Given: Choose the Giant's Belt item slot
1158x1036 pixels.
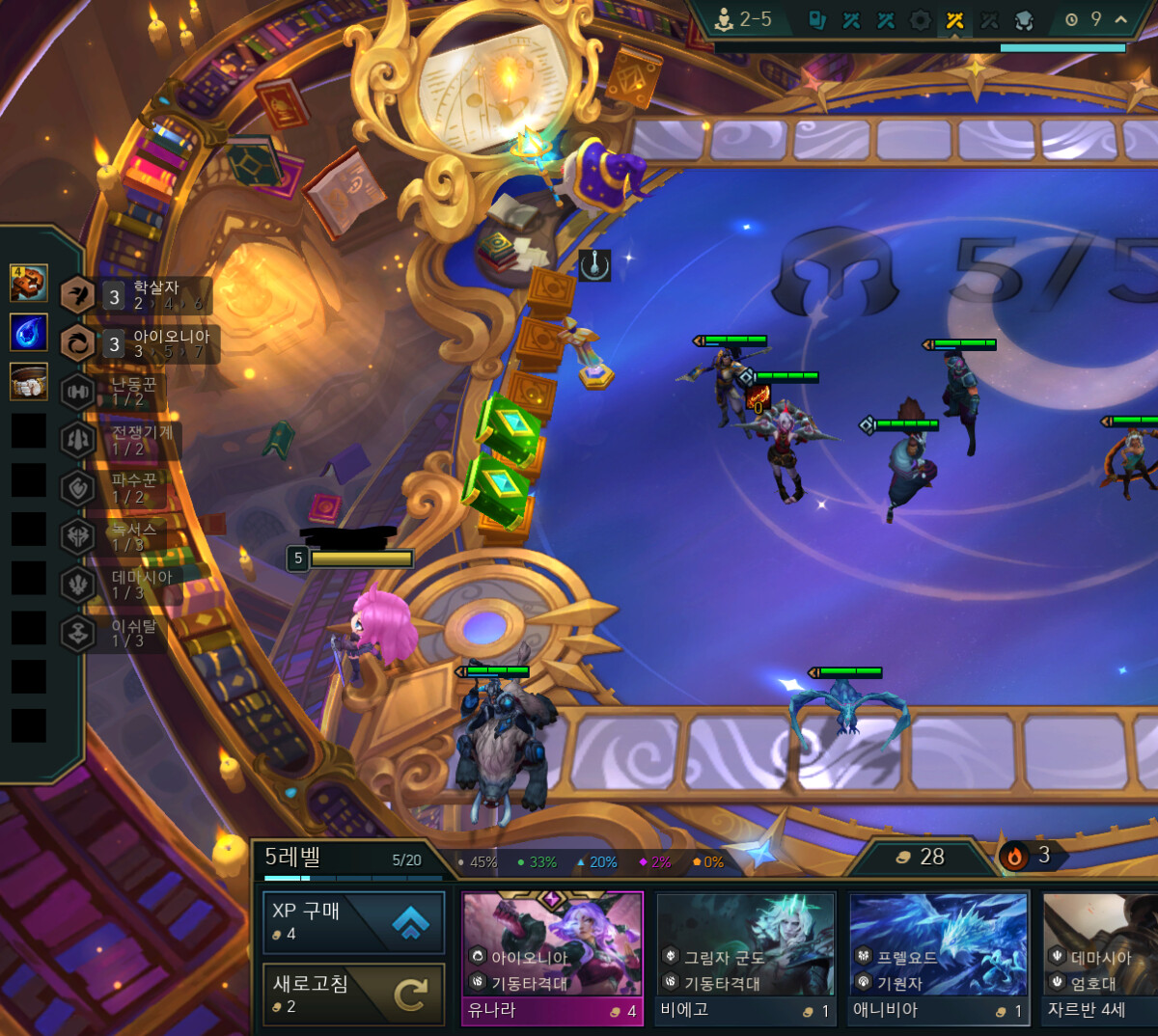Looking at the screenshot, I should (29, 381).
